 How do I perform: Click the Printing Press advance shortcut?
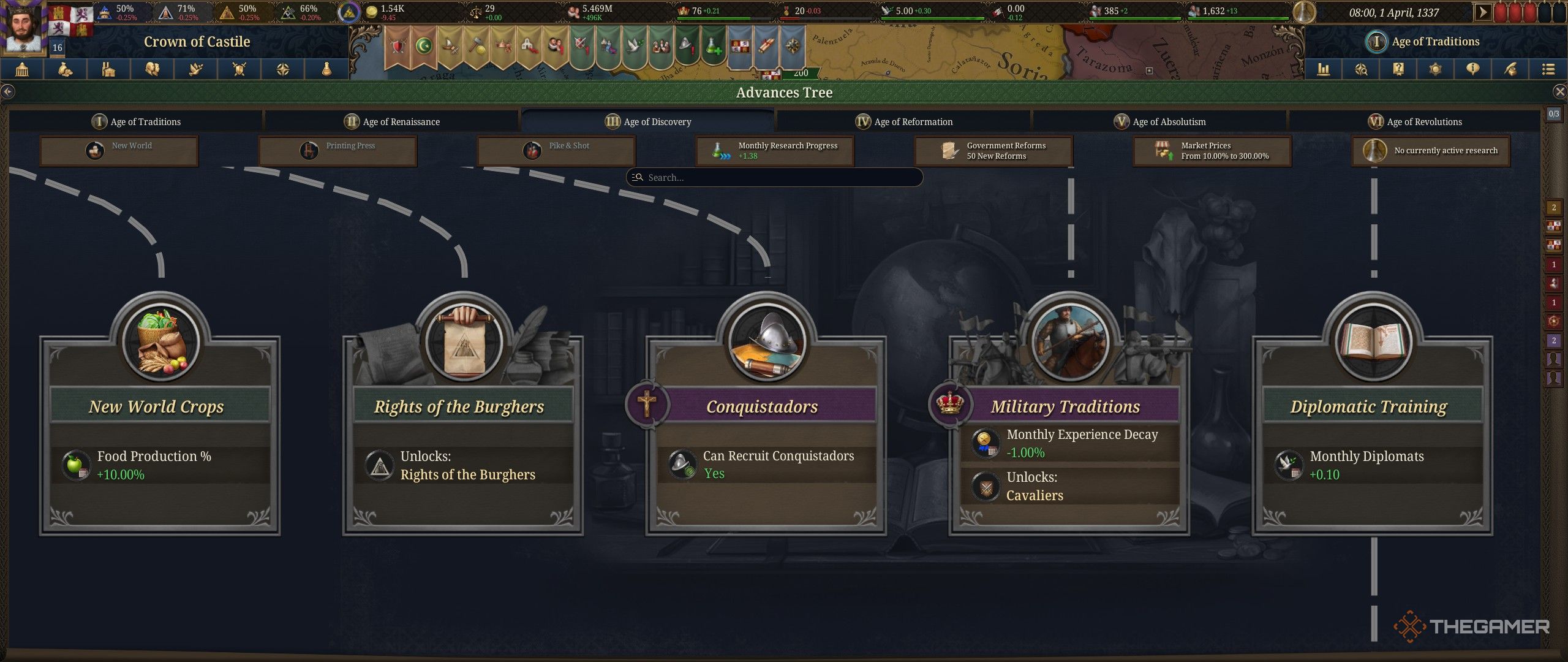pos(337,151)
